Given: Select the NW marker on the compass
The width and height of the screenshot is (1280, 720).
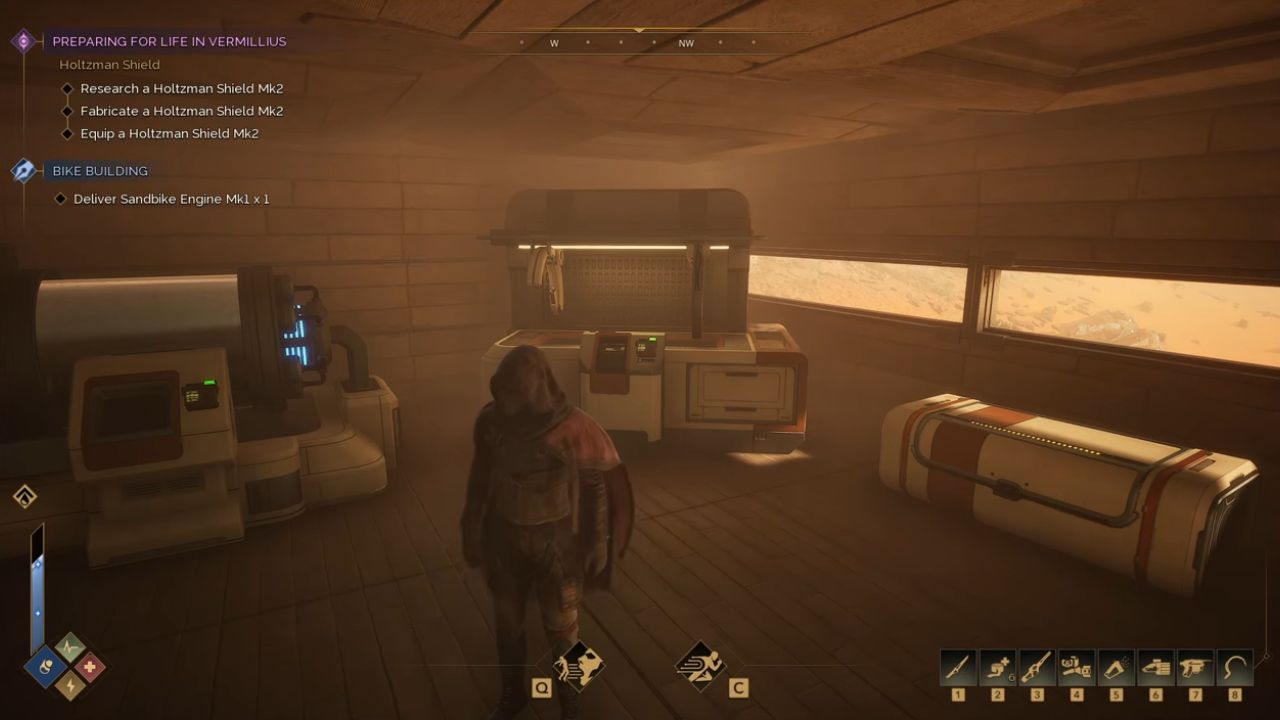Looking at the screenshot, I should coord(686,43).
